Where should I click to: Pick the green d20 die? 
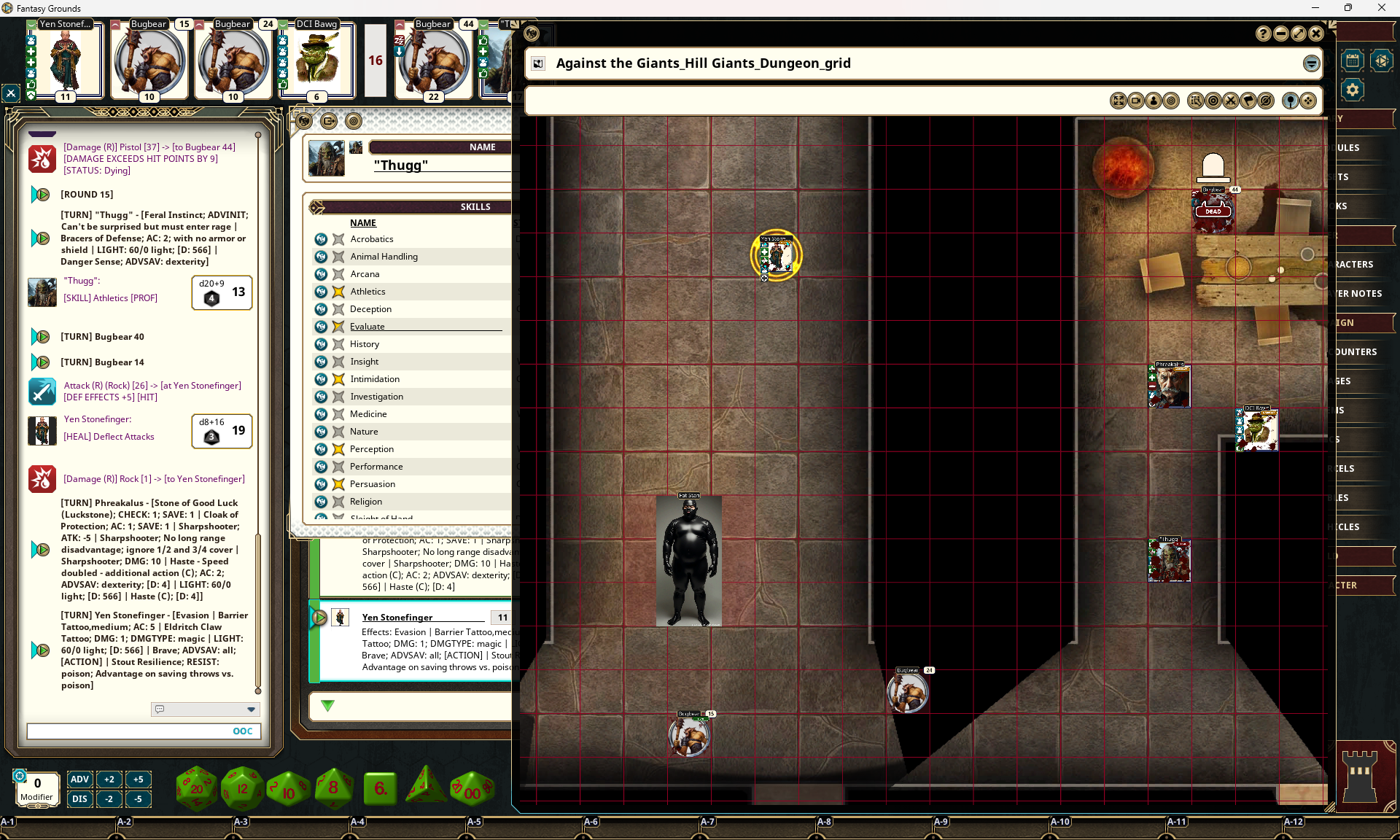(x=196, y=788)
